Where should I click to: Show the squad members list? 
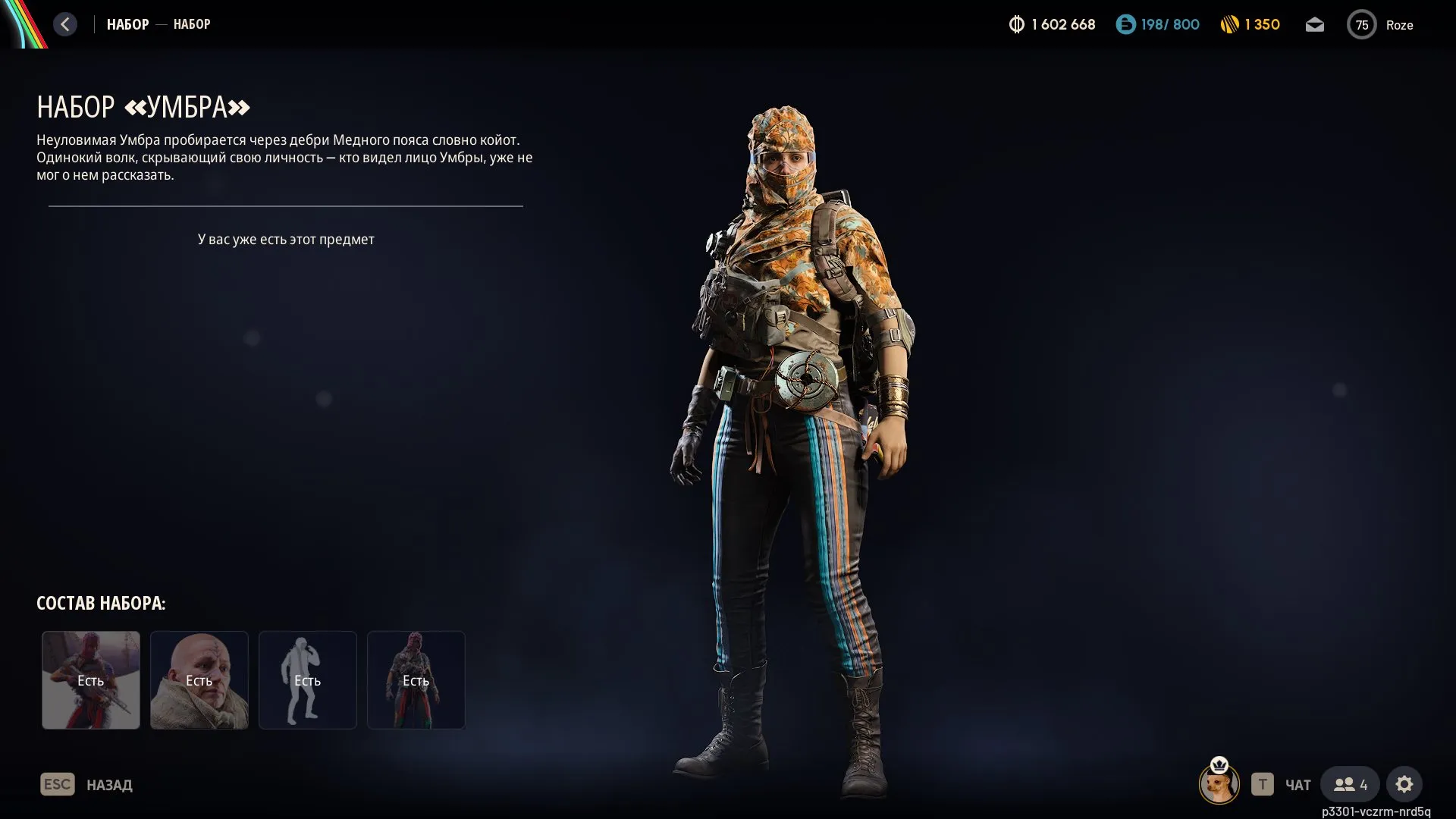(x=1351, y=785)
